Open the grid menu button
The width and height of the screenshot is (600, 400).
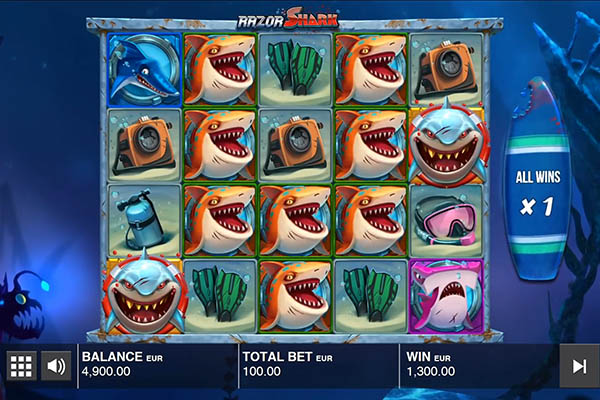pyautogui.click(x=20, y=365)
